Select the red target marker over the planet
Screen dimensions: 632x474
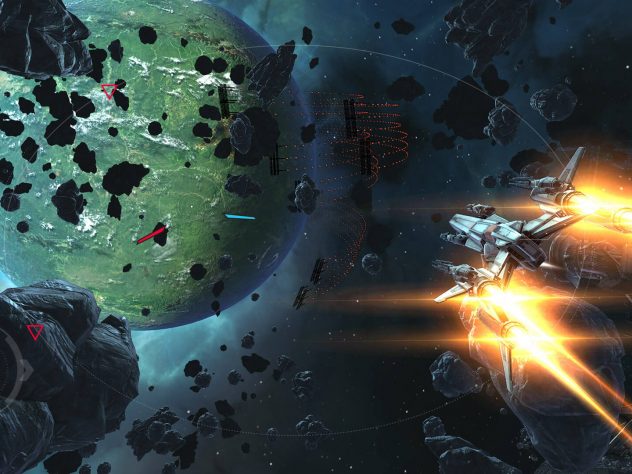(109, 92)
